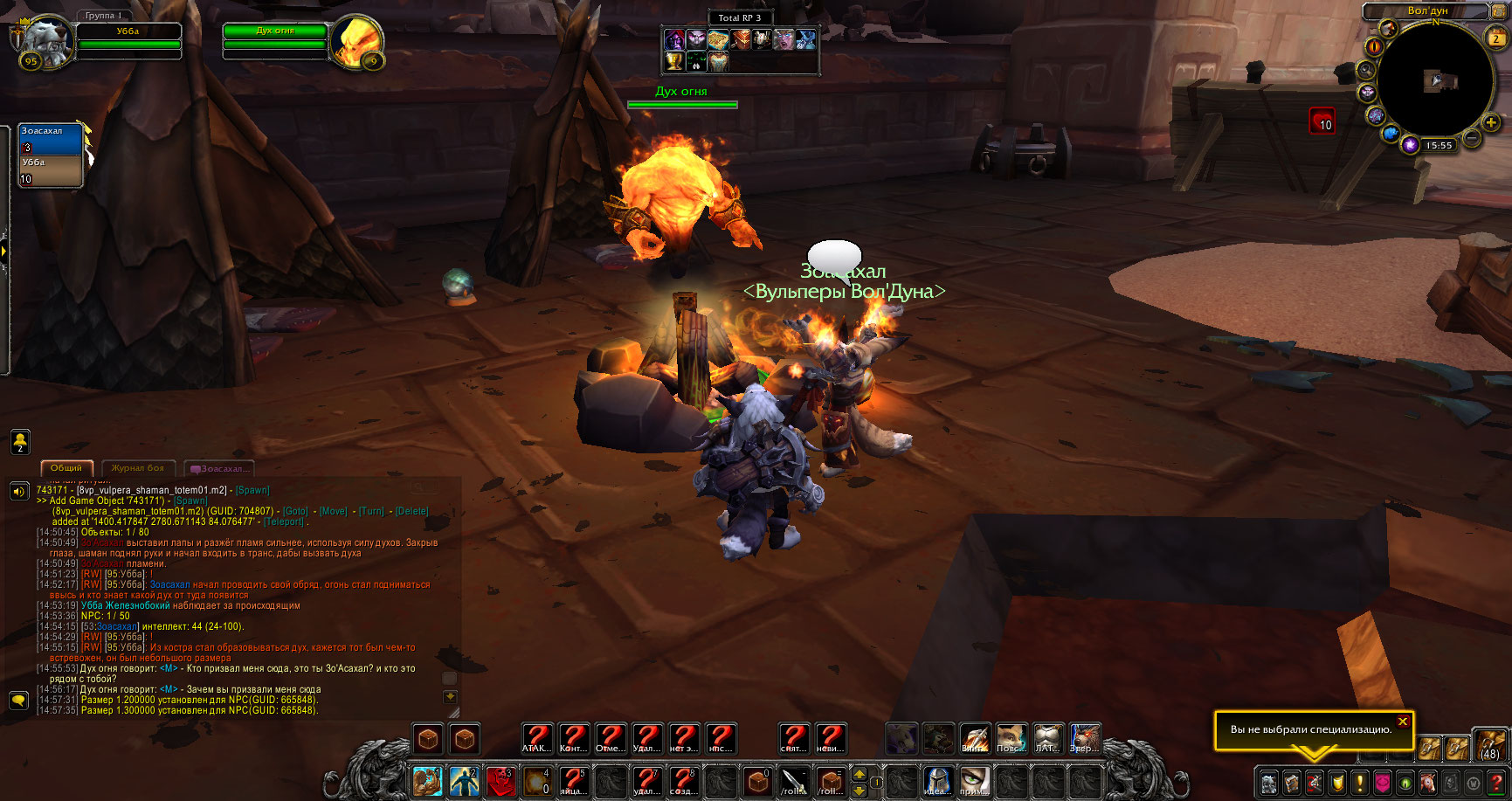This screenshot has height=801, width=1512.
Task: Open the quest log exclamation mark button
Action: (x=1359, y=782)
